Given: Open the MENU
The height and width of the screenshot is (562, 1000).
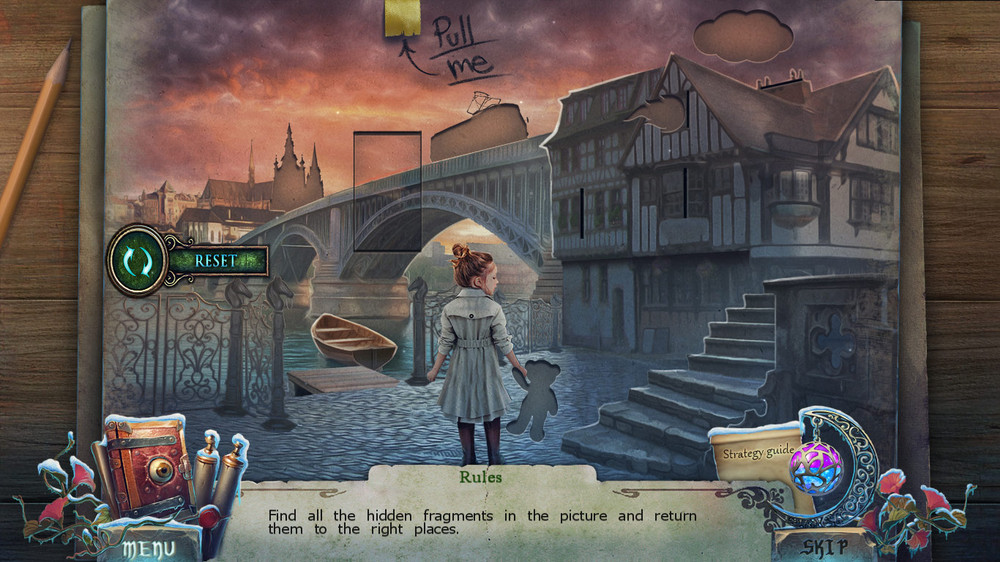Looking at the screenshot, I should click(148, 548).
